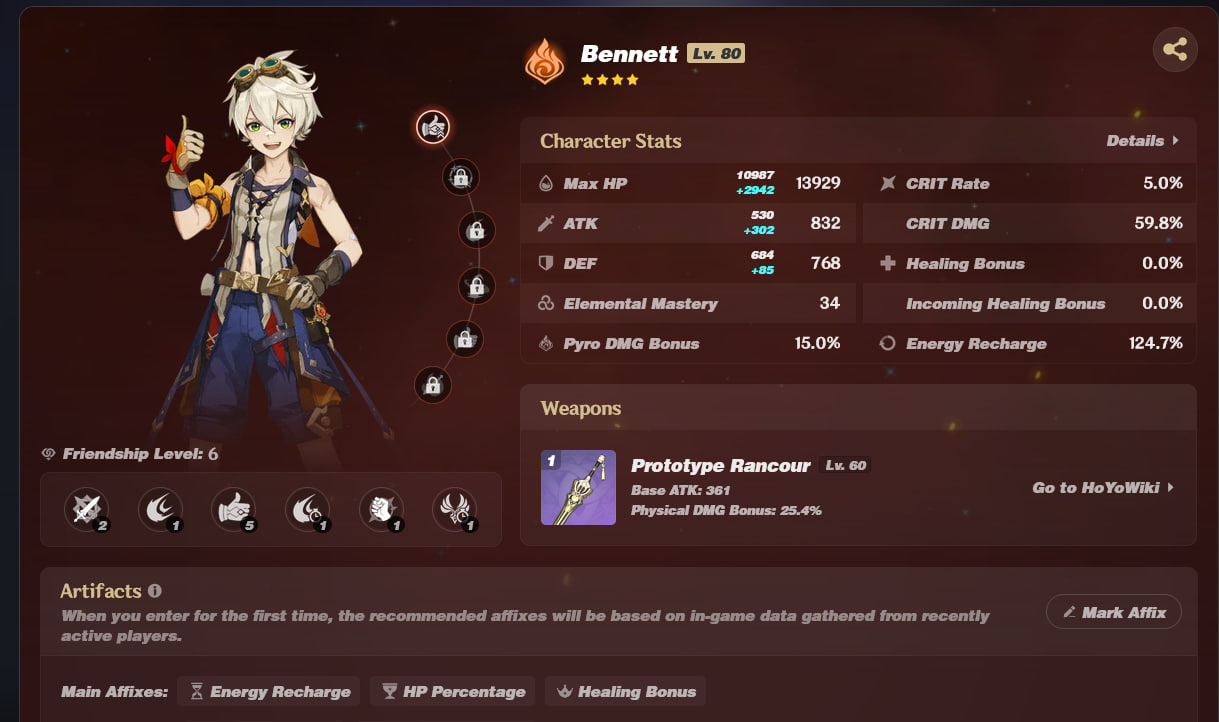Open the Character Stats Details
The width and height of the screenshot is (1219, 722).
click(1142, 141)
